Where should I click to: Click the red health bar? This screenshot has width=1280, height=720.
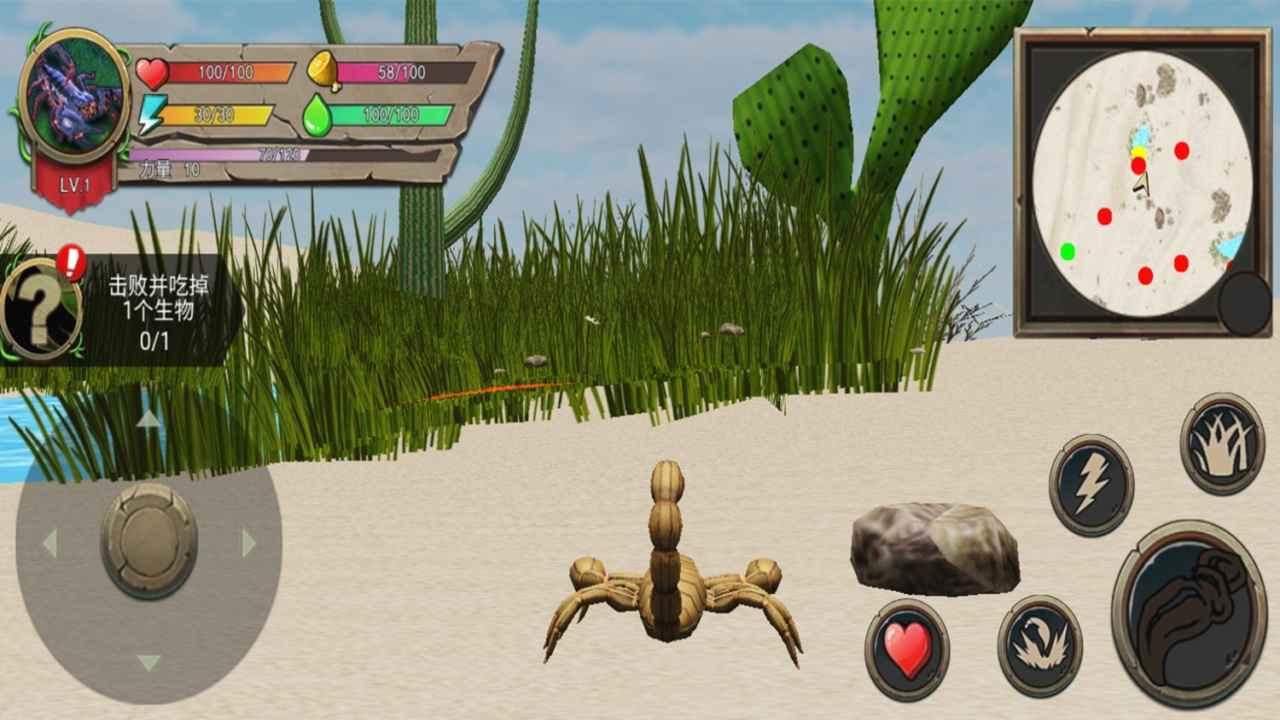pos(230,70)
